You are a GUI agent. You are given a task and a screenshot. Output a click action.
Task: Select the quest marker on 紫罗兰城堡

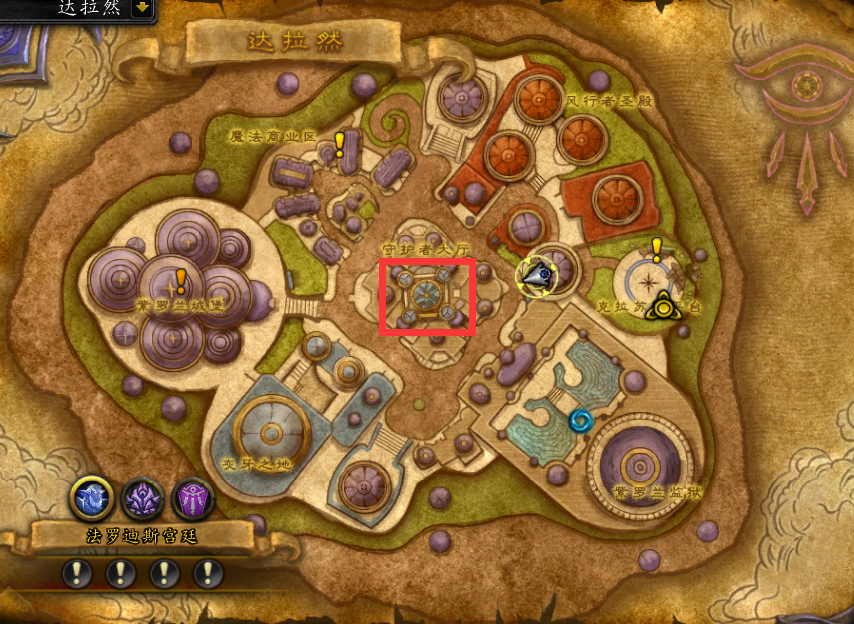pos(181,281)
